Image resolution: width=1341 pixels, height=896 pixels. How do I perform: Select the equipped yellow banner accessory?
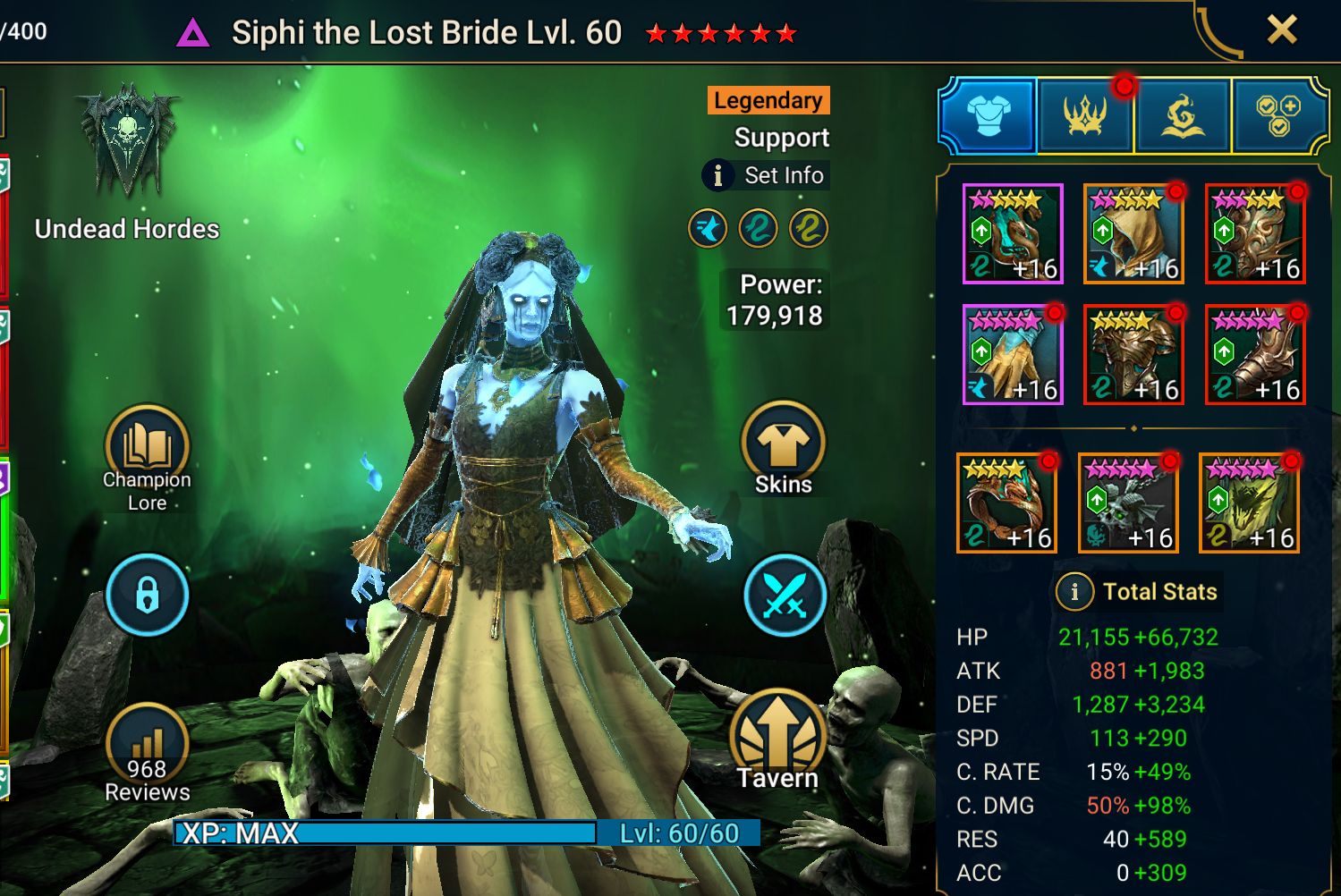click(x=1249, y=503)
